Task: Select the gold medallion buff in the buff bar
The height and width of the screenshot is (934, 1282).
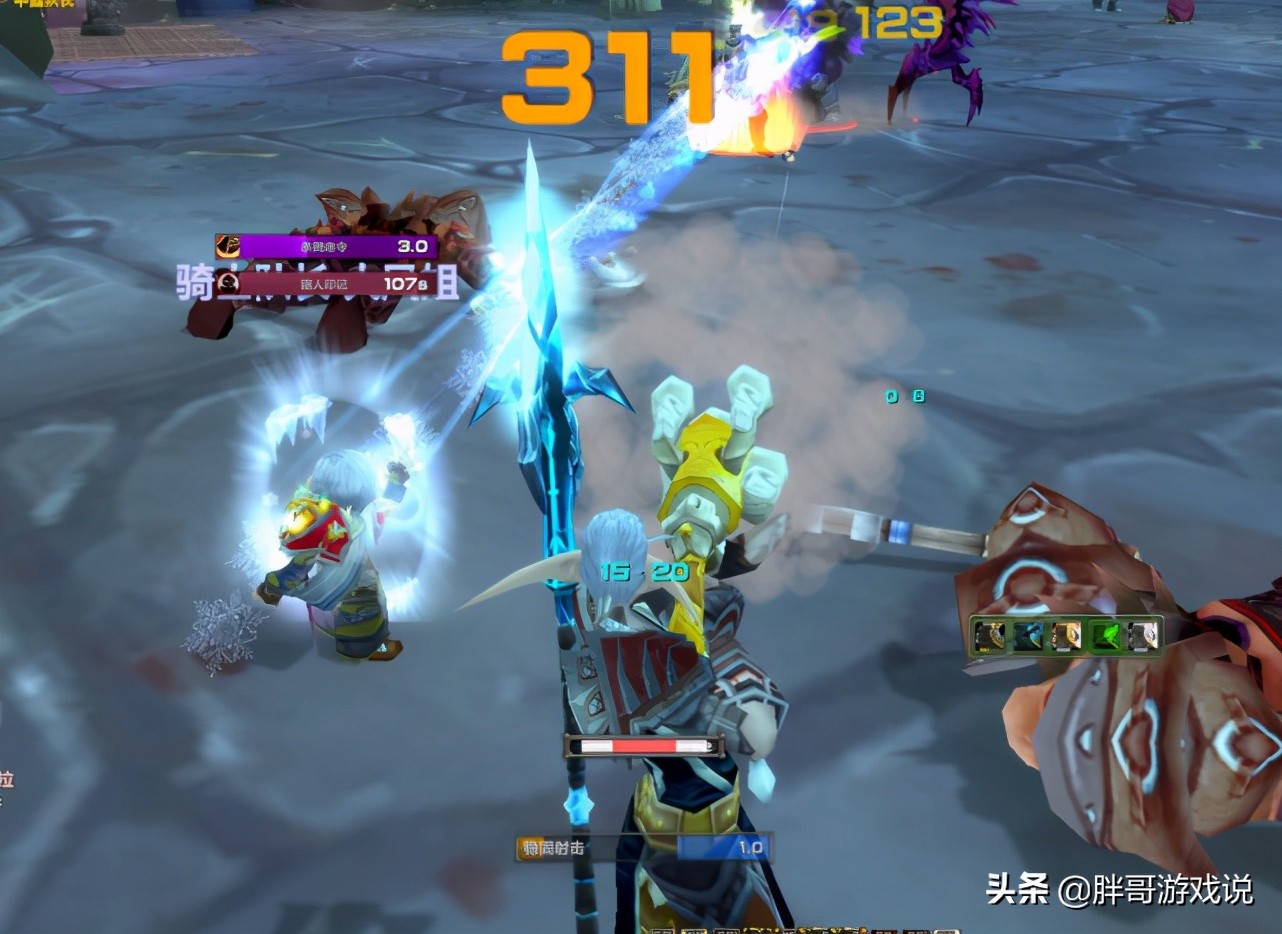Action: pos(990,635)
